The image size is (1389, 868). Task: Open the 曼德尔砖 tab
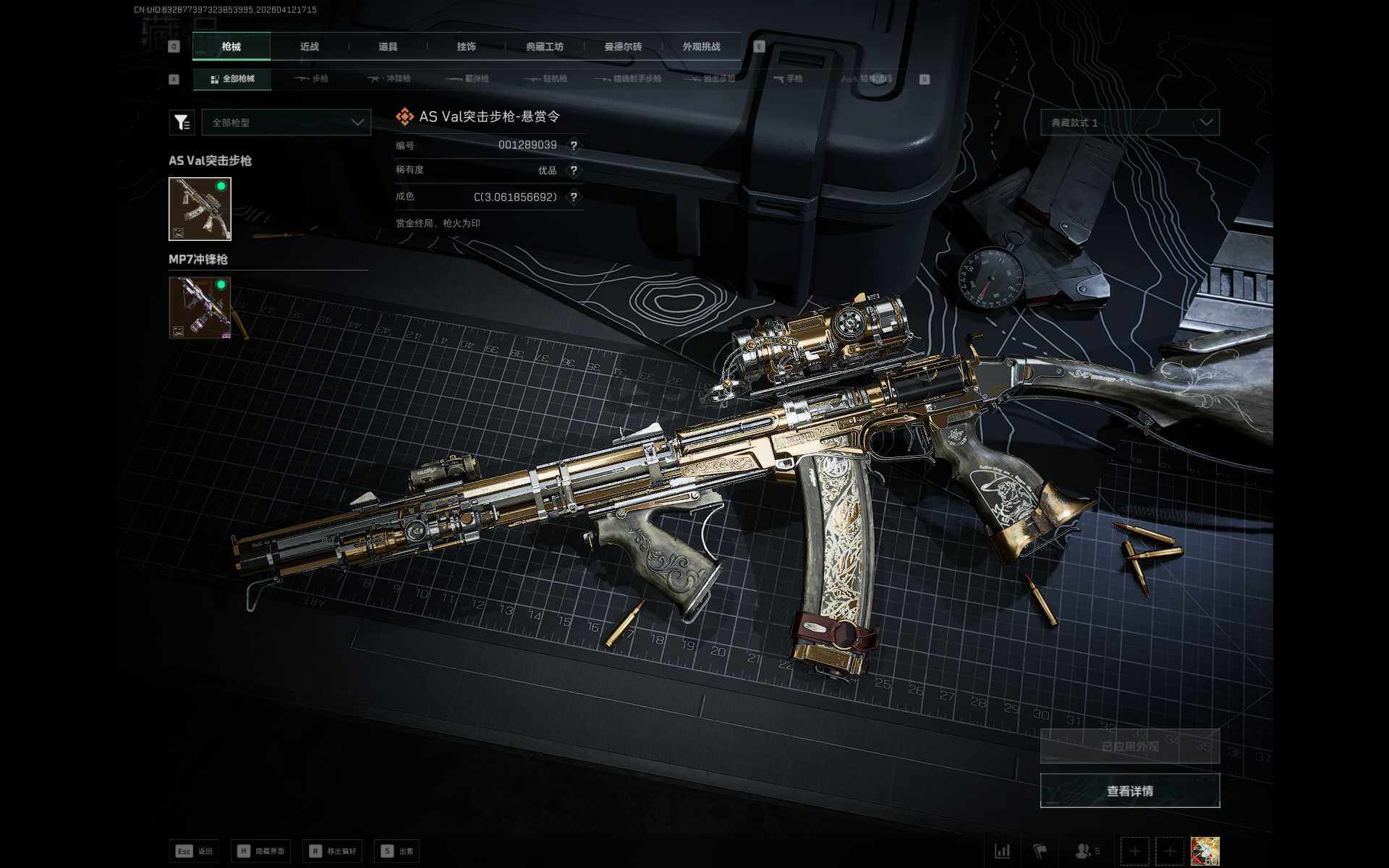coord(623,47)
